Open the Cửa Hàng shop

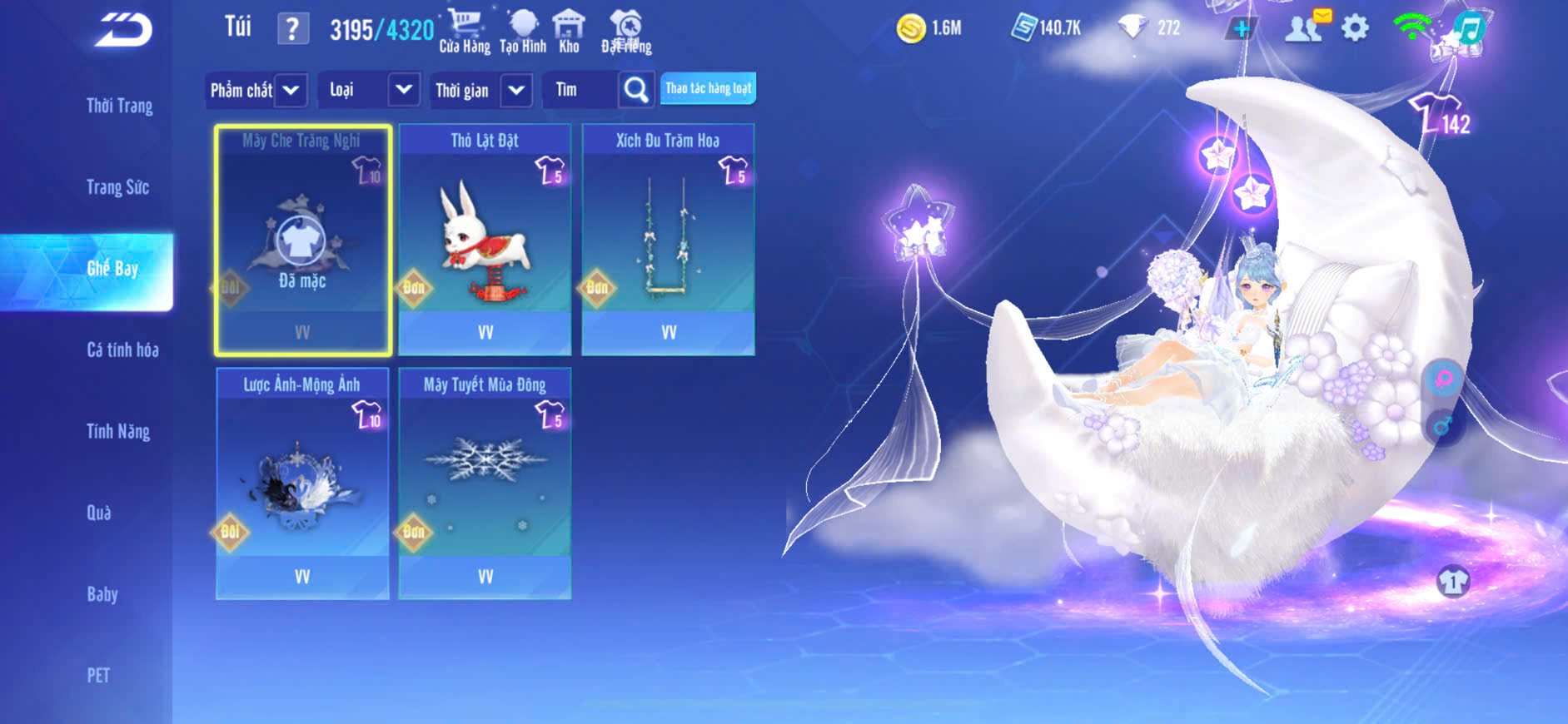point(464,32)
